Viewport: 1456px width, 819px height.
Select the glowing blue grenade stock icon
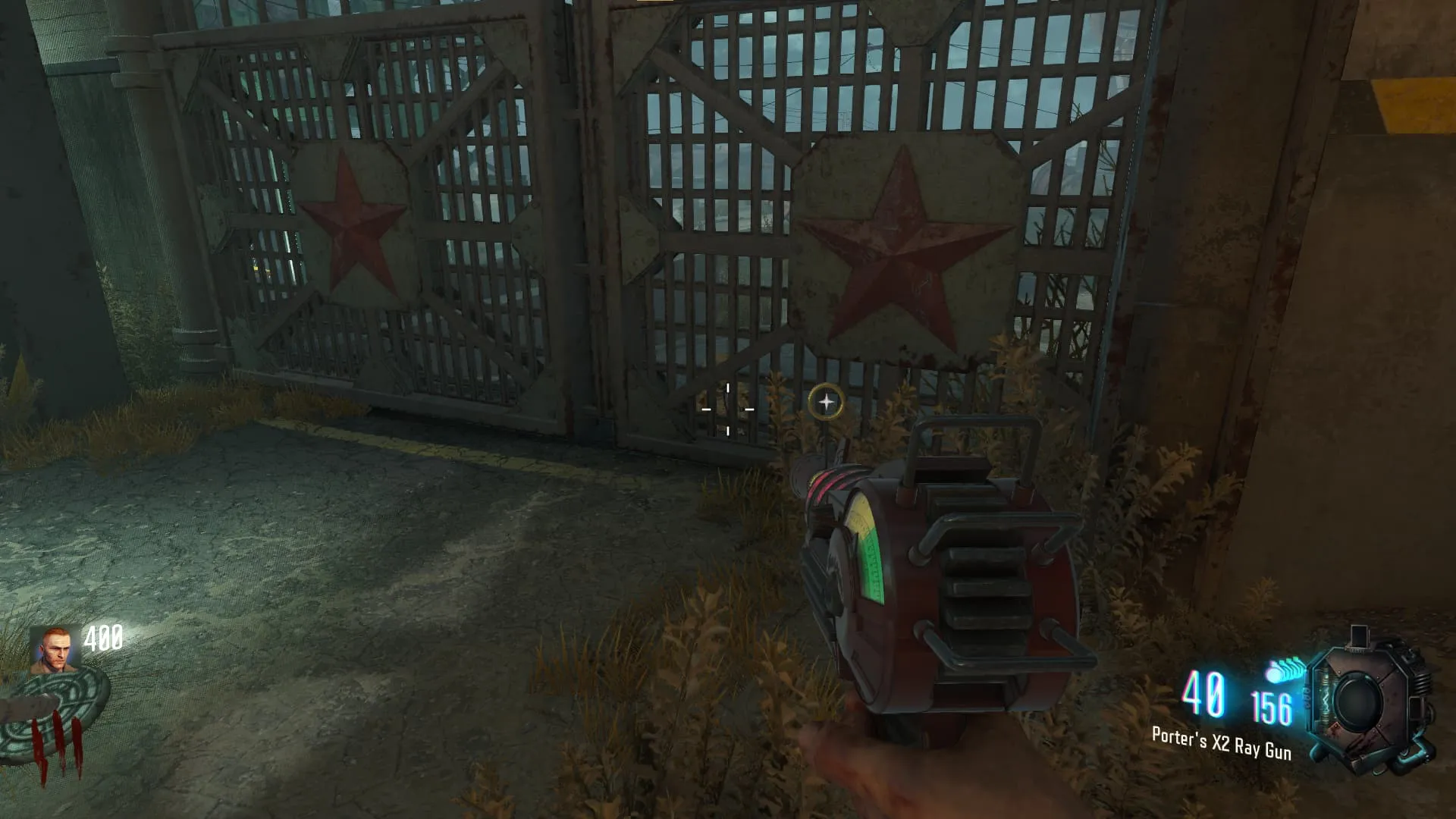point(1285,670)
